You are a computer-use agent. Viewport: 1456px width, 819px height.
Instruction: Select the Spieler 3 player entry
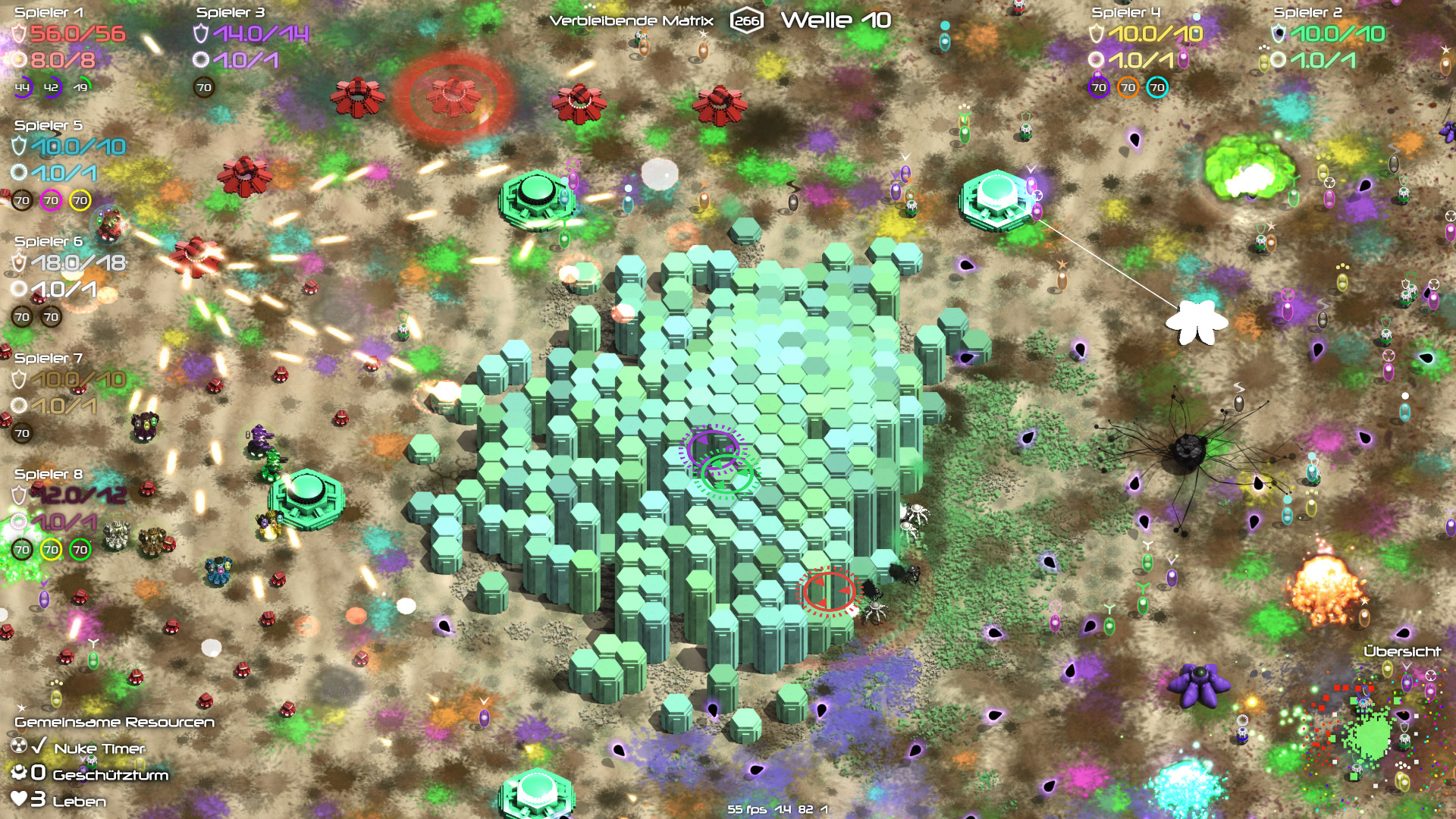point(231,13)
